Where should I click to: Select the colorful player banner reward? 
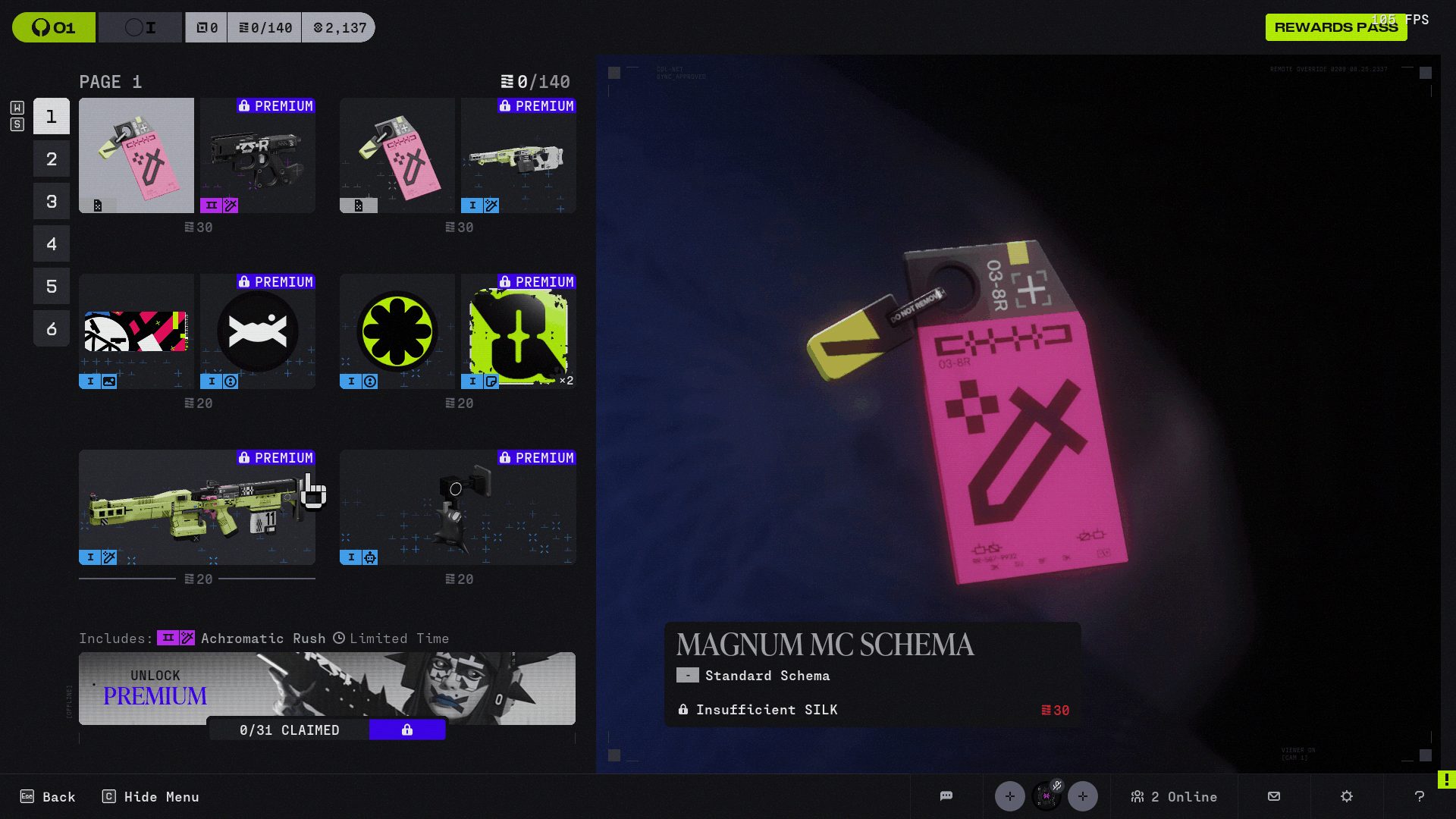click(x=136, y=331)
